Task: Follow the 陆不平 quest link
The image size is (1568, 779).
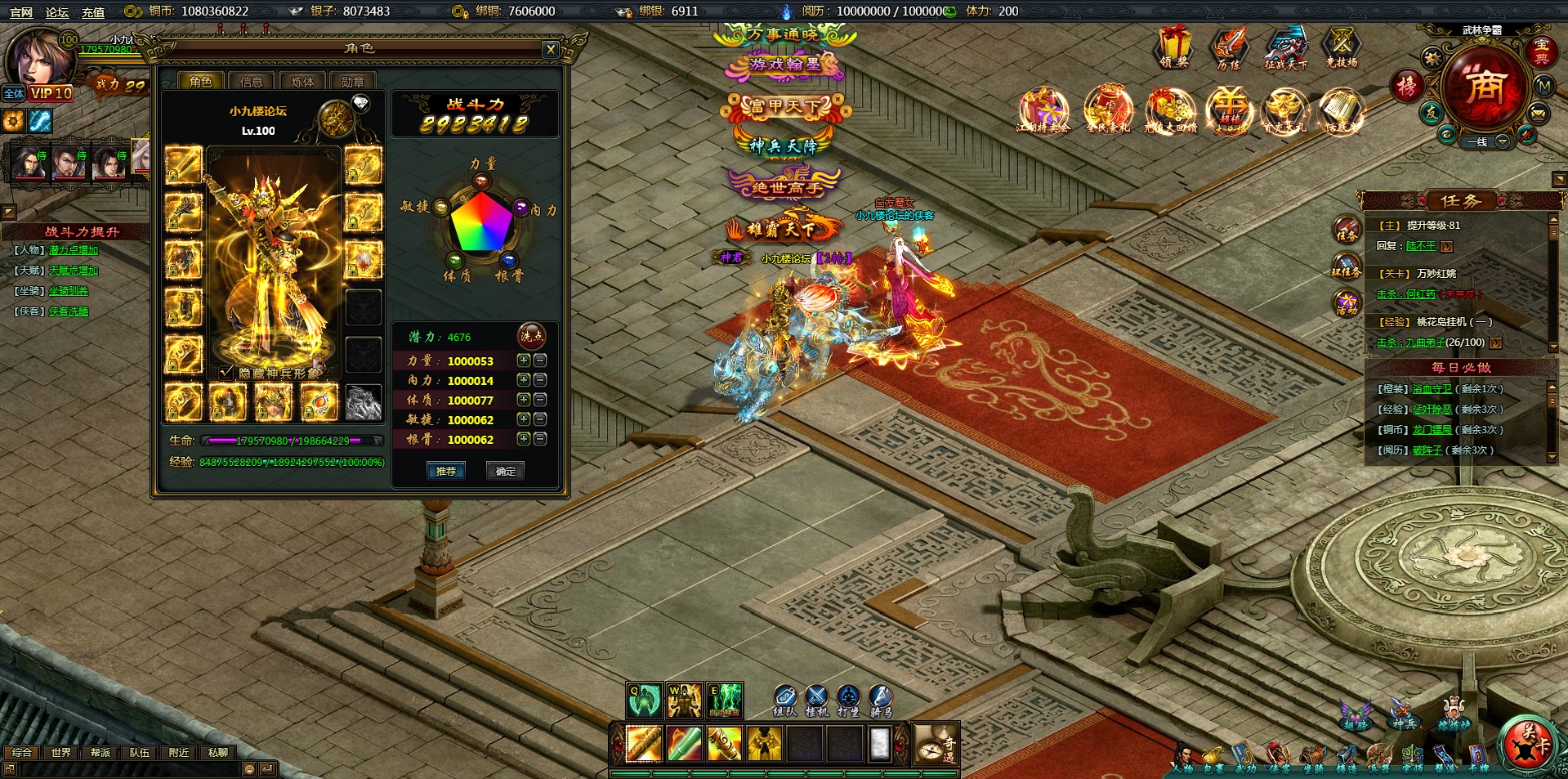Action: coord(1420,246)
